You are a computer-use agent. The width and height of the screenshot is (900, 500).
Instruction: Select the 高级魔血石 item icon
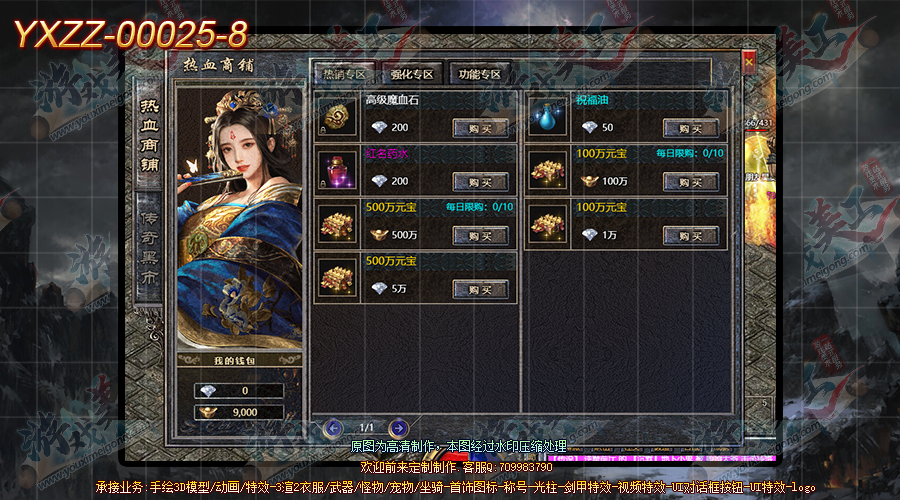pyautogui.click(x=336, y=117)
